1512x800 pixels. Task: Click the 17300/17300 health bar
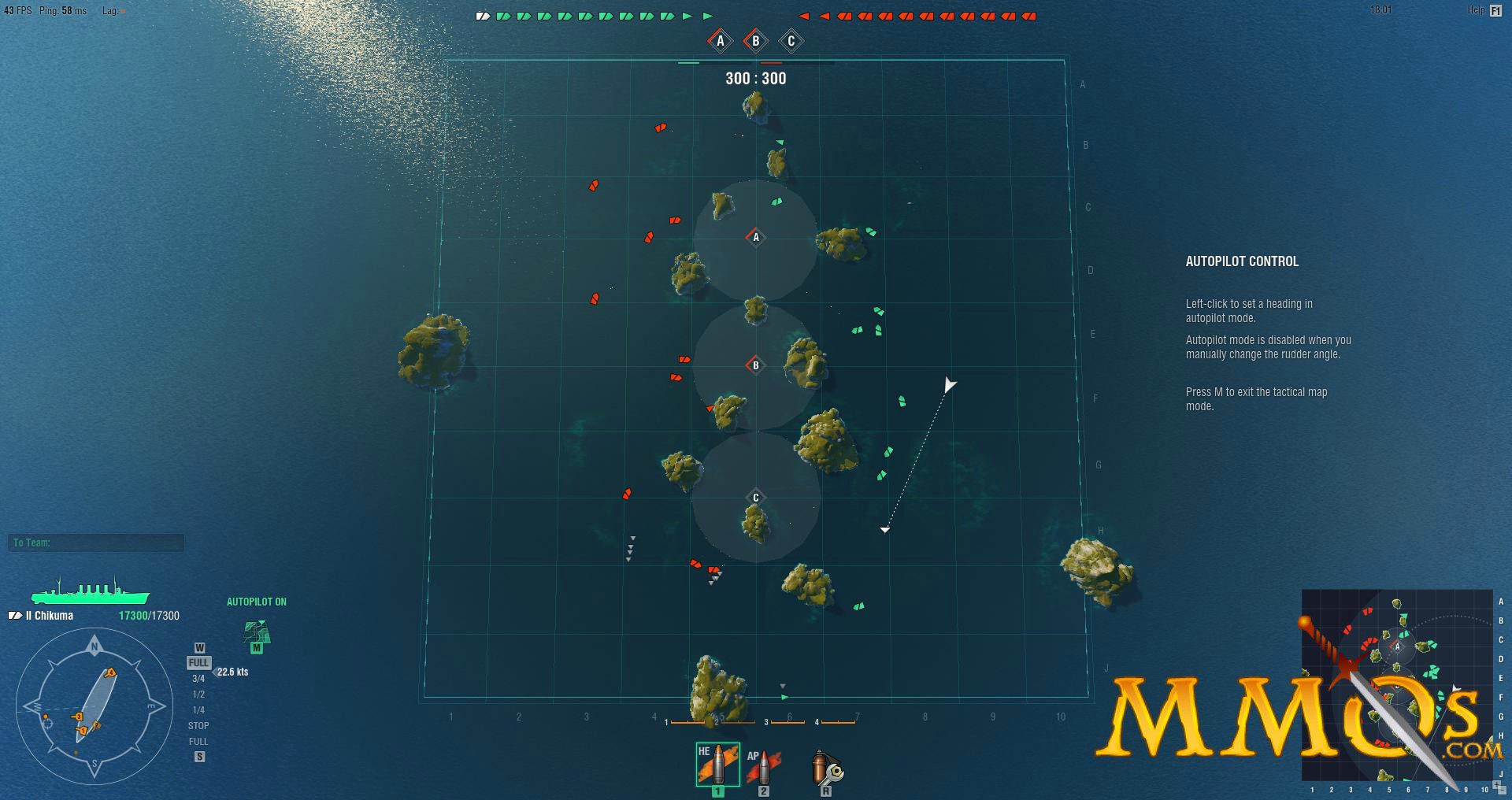[148, 615]
